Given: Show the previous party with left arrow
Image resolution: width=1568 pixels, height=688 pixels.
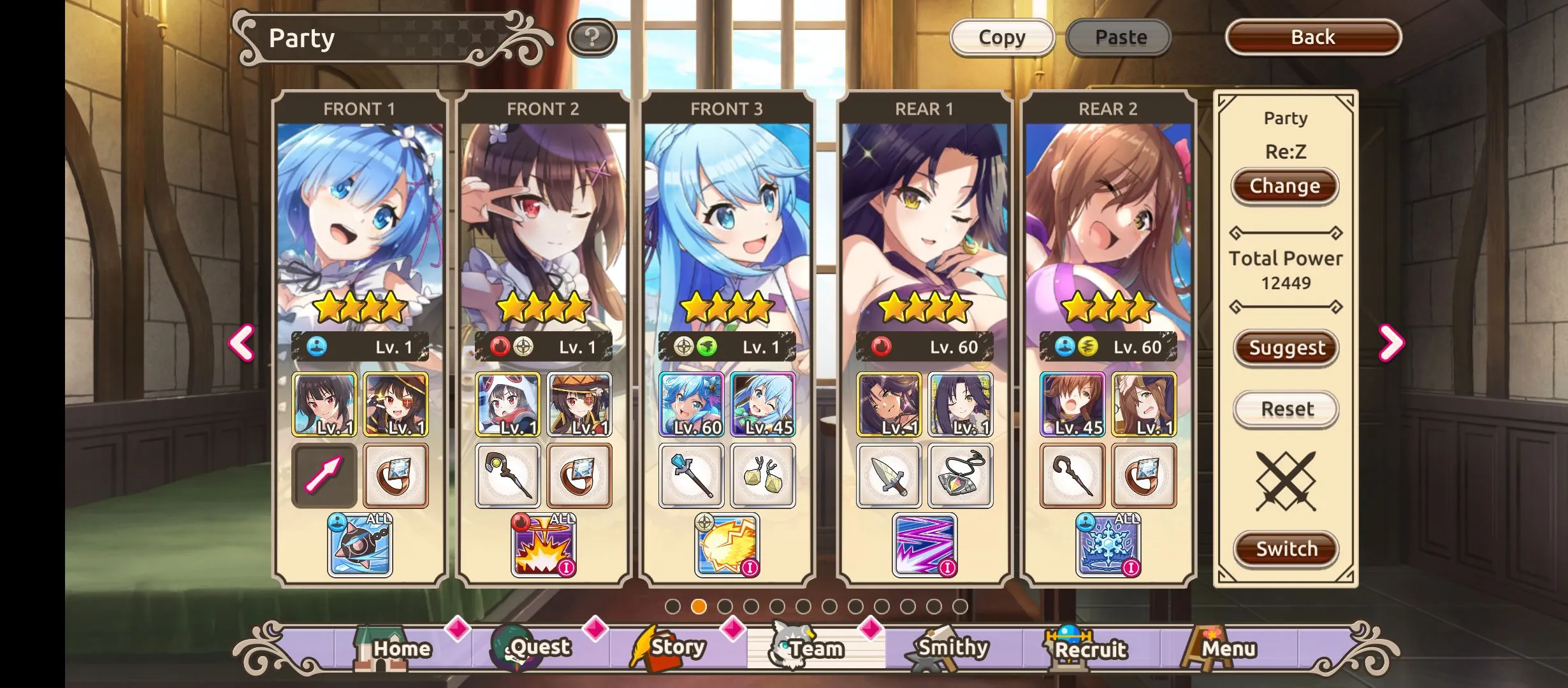Looking at the screenshot, I should click(242, 343).
